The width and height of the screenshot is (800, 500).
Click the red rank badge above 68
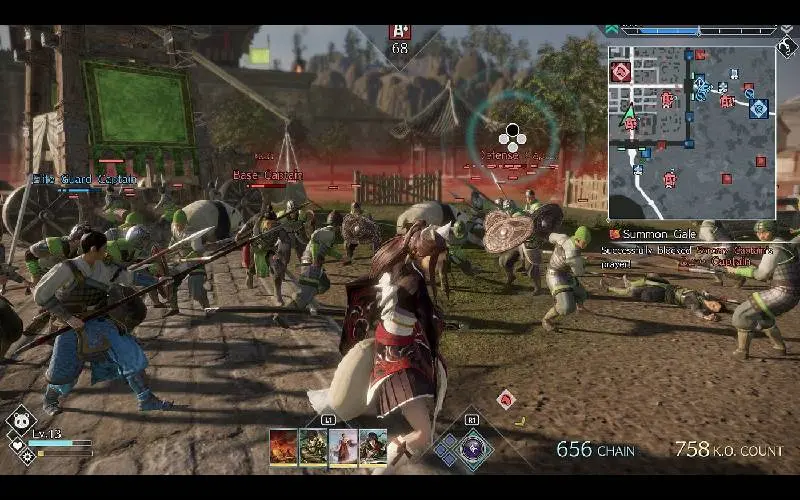(400, 32)
